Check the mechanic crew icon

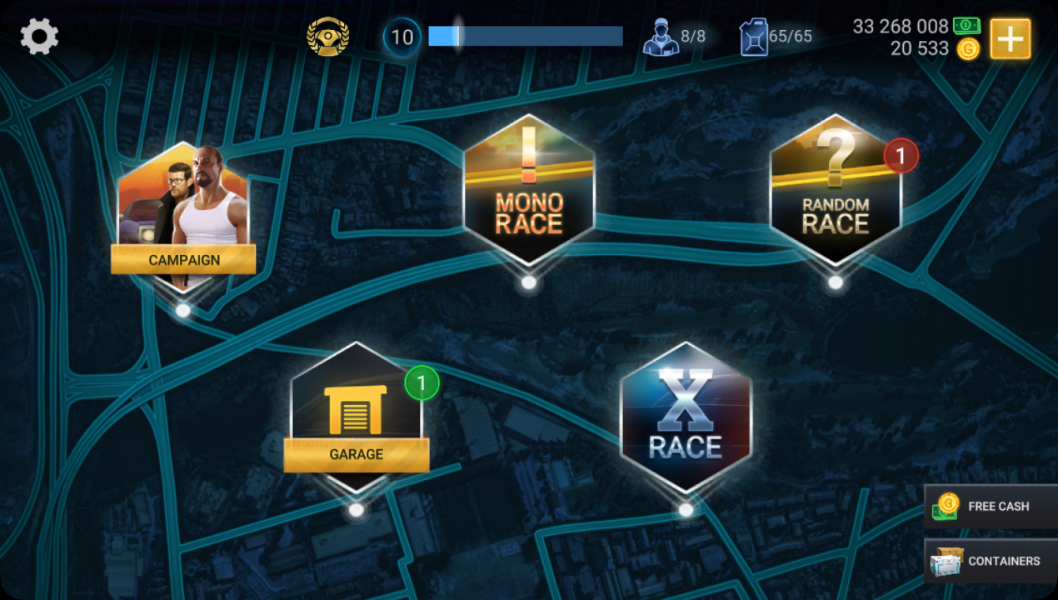(660, 37)
